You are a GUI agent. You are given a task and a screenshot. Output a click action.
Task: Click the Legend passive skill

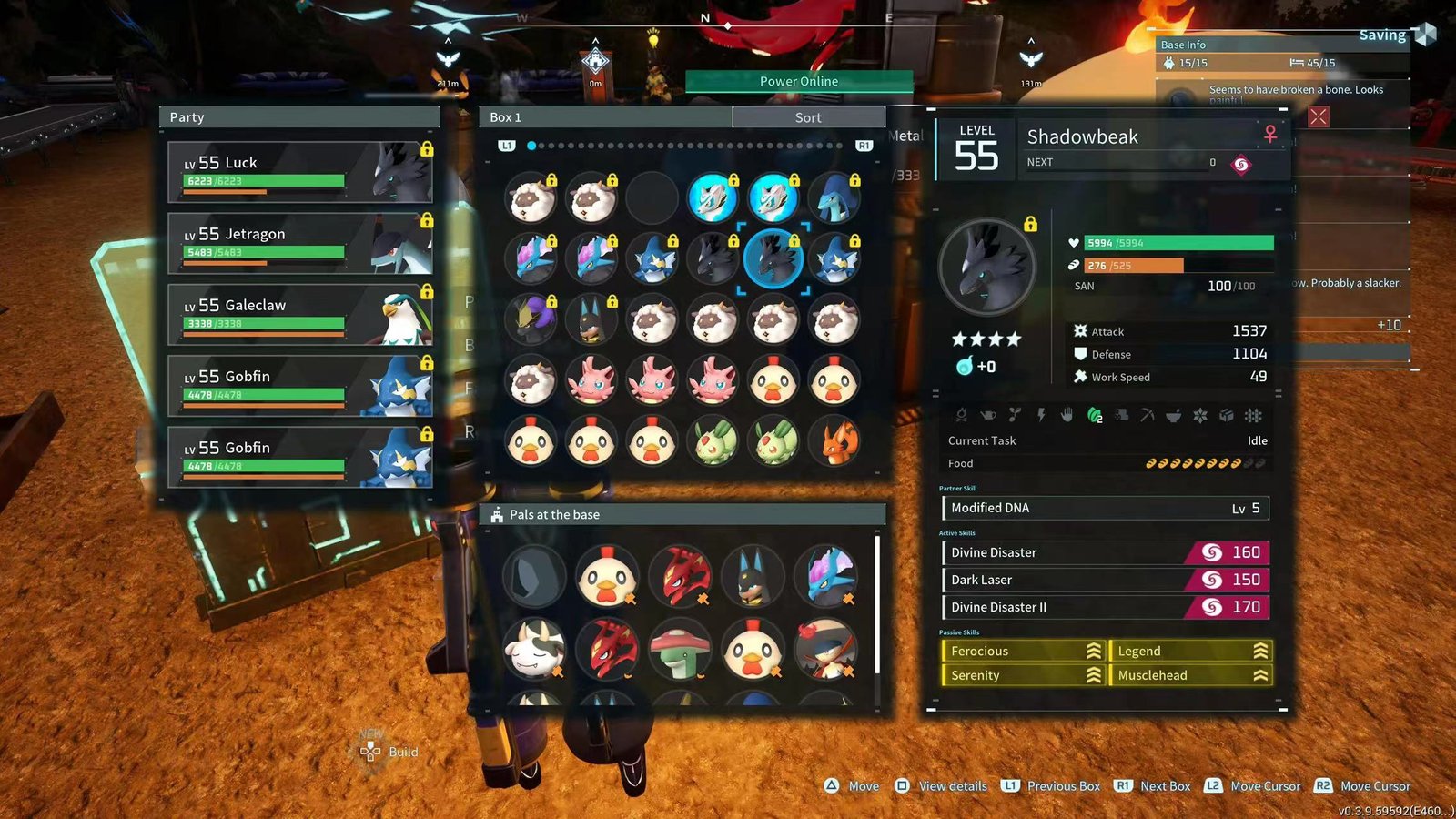click(x=1190, y=651)
